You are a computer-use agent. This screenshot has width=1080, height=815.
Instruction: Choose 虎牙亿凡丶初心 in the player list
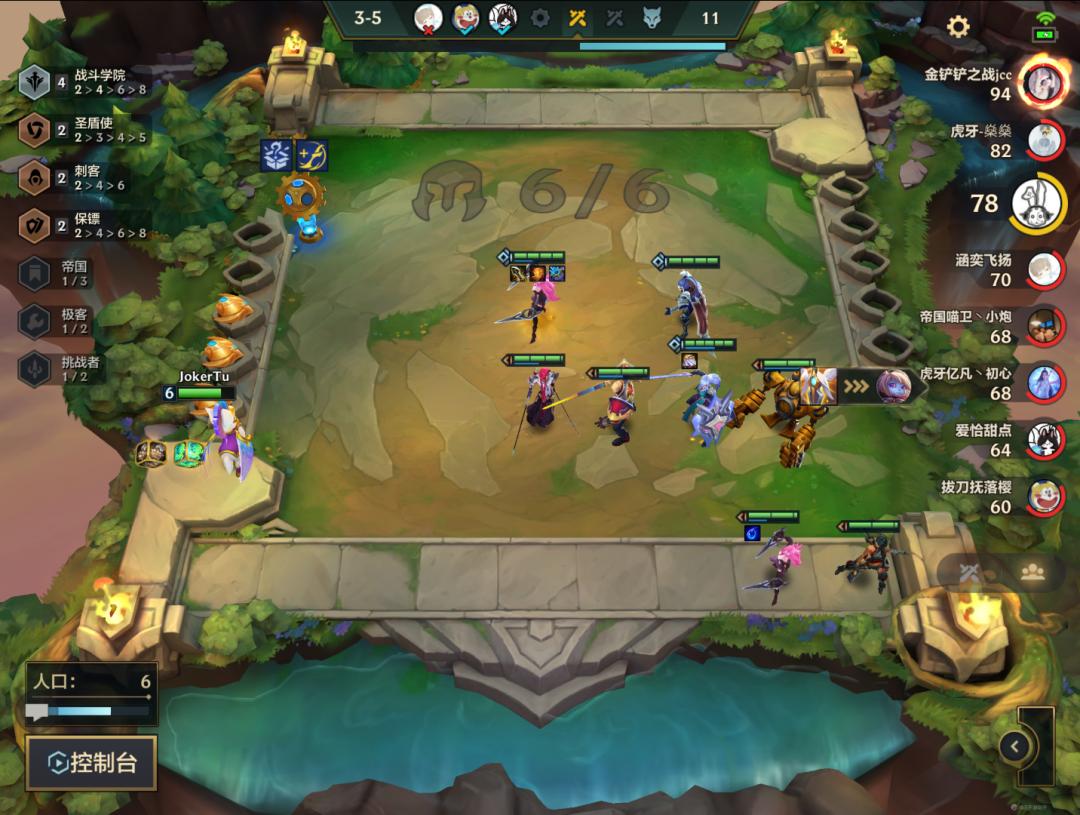(1044, 382)
